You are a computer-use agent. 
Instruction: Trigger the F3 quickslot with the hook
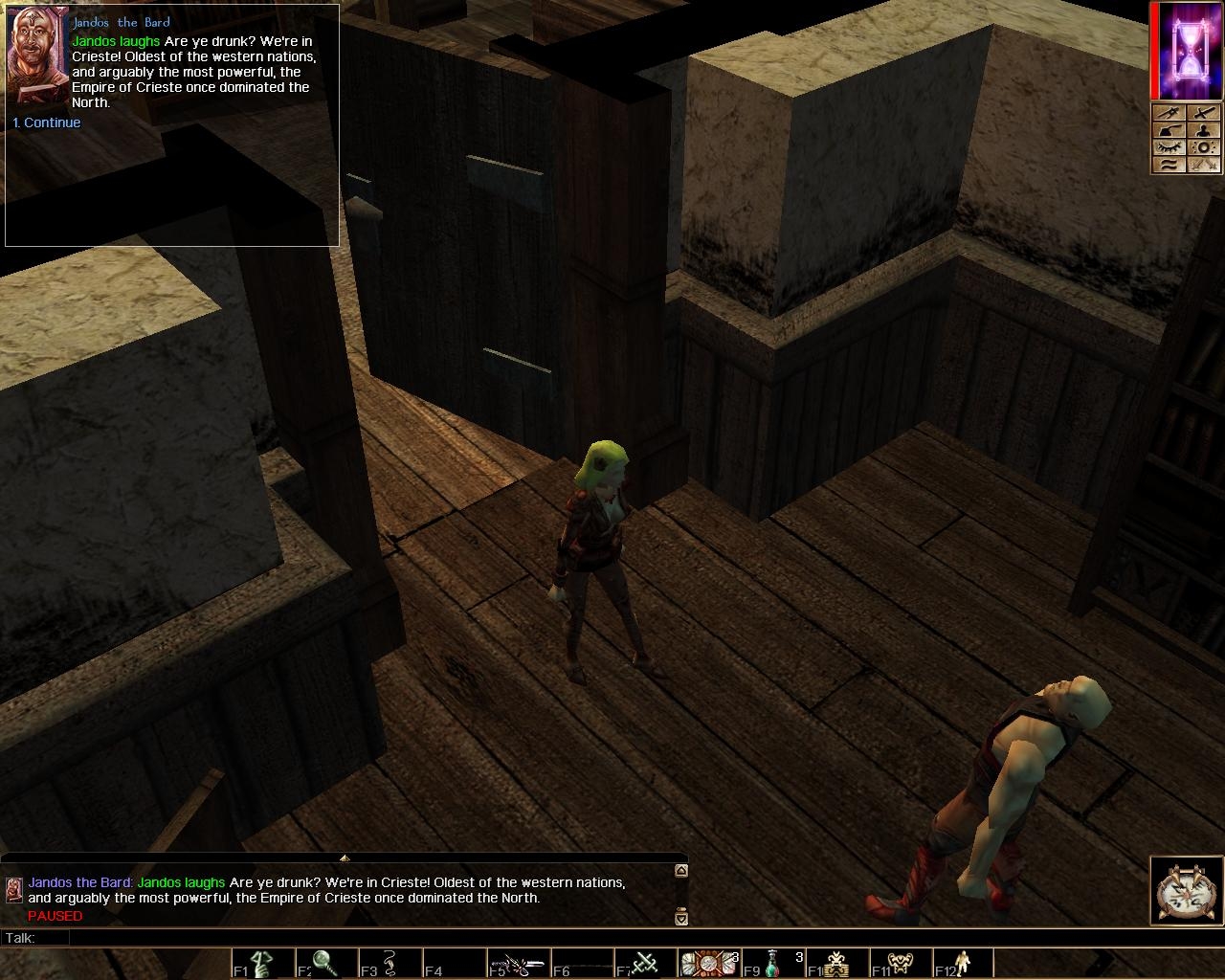[x=390, y=963]
